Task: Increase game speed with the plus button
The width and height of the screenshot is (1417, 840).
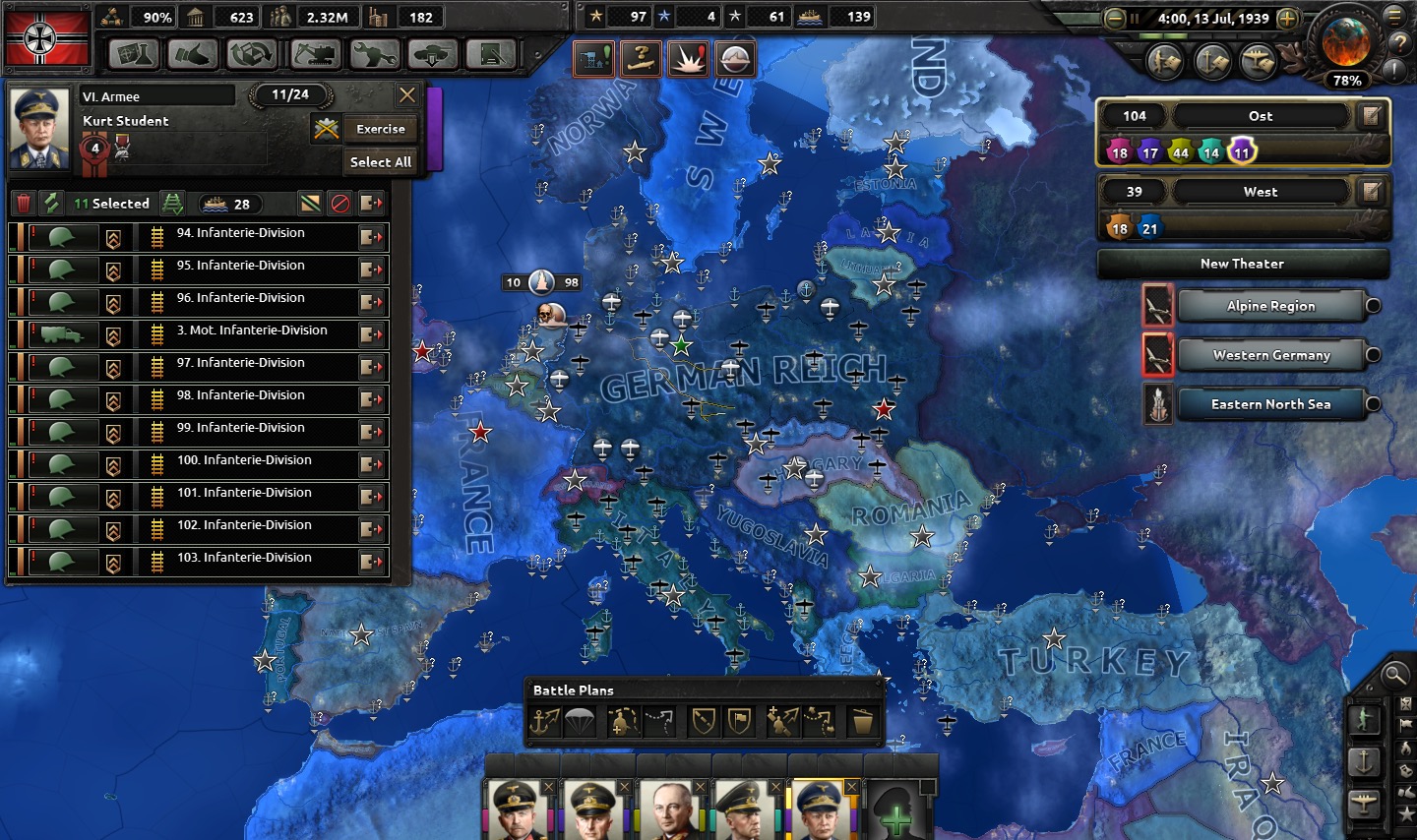Action: click(x=1286, y=19)
